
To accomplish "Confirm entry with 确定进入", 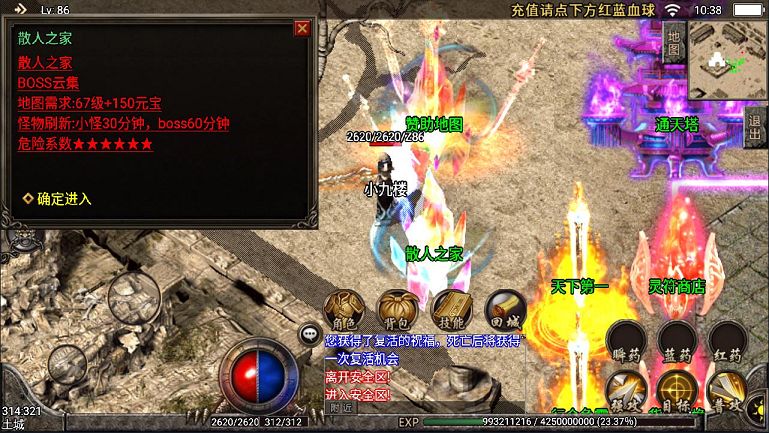I will point(63,199).
